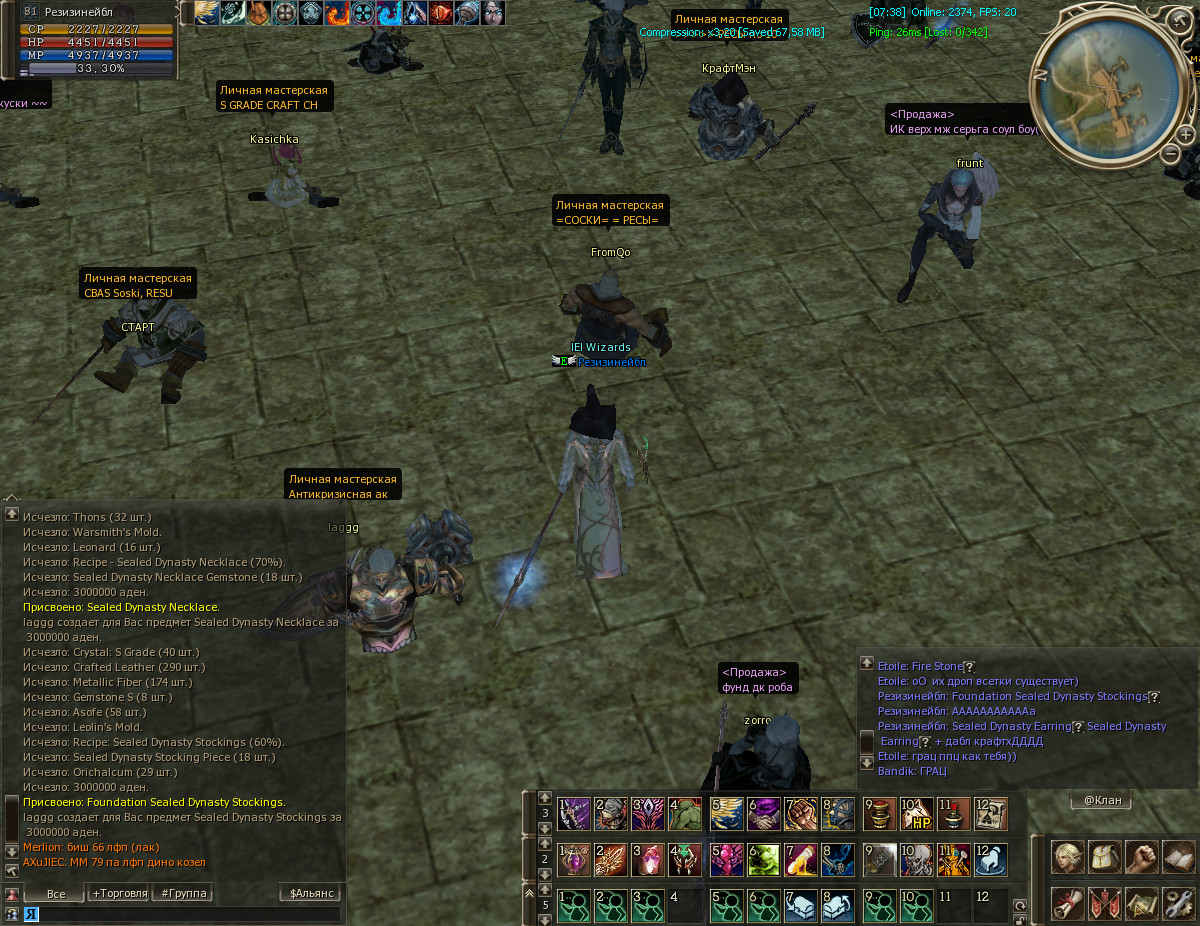Activate the skeleton skill hotbar slot
Viewport: 1200px width, 926px height.
click(x=917, y=859)
